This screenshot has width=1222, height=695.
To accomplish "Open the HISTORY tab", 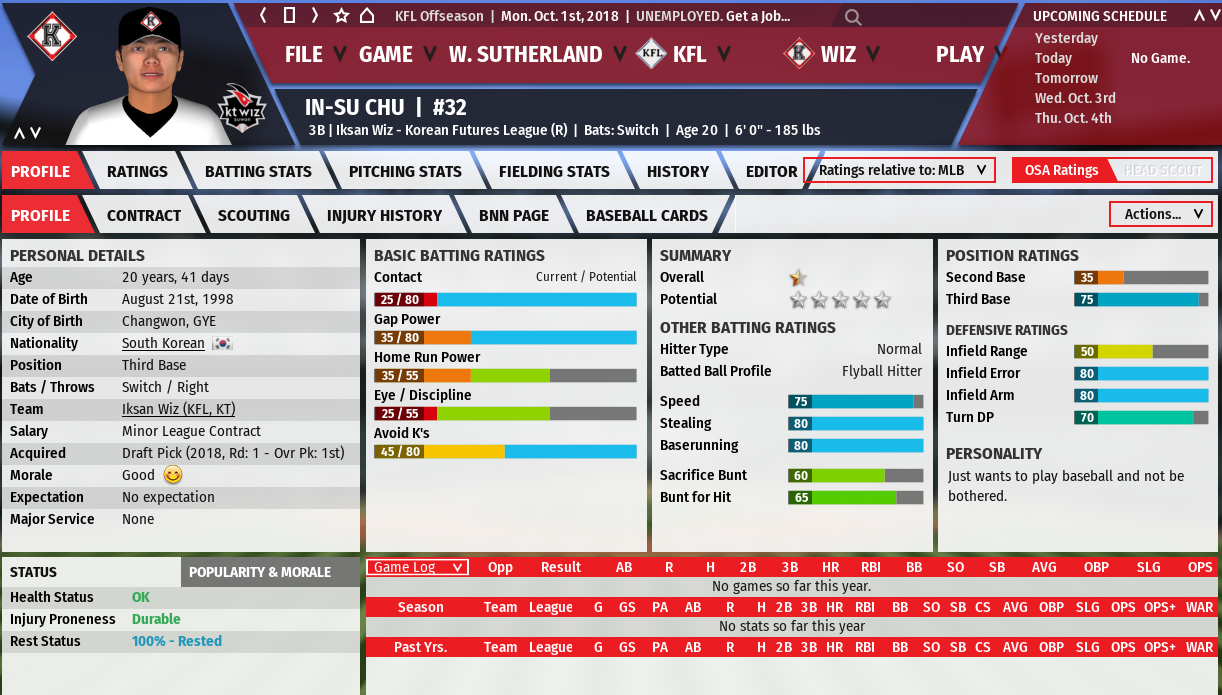I will point(677,171).
